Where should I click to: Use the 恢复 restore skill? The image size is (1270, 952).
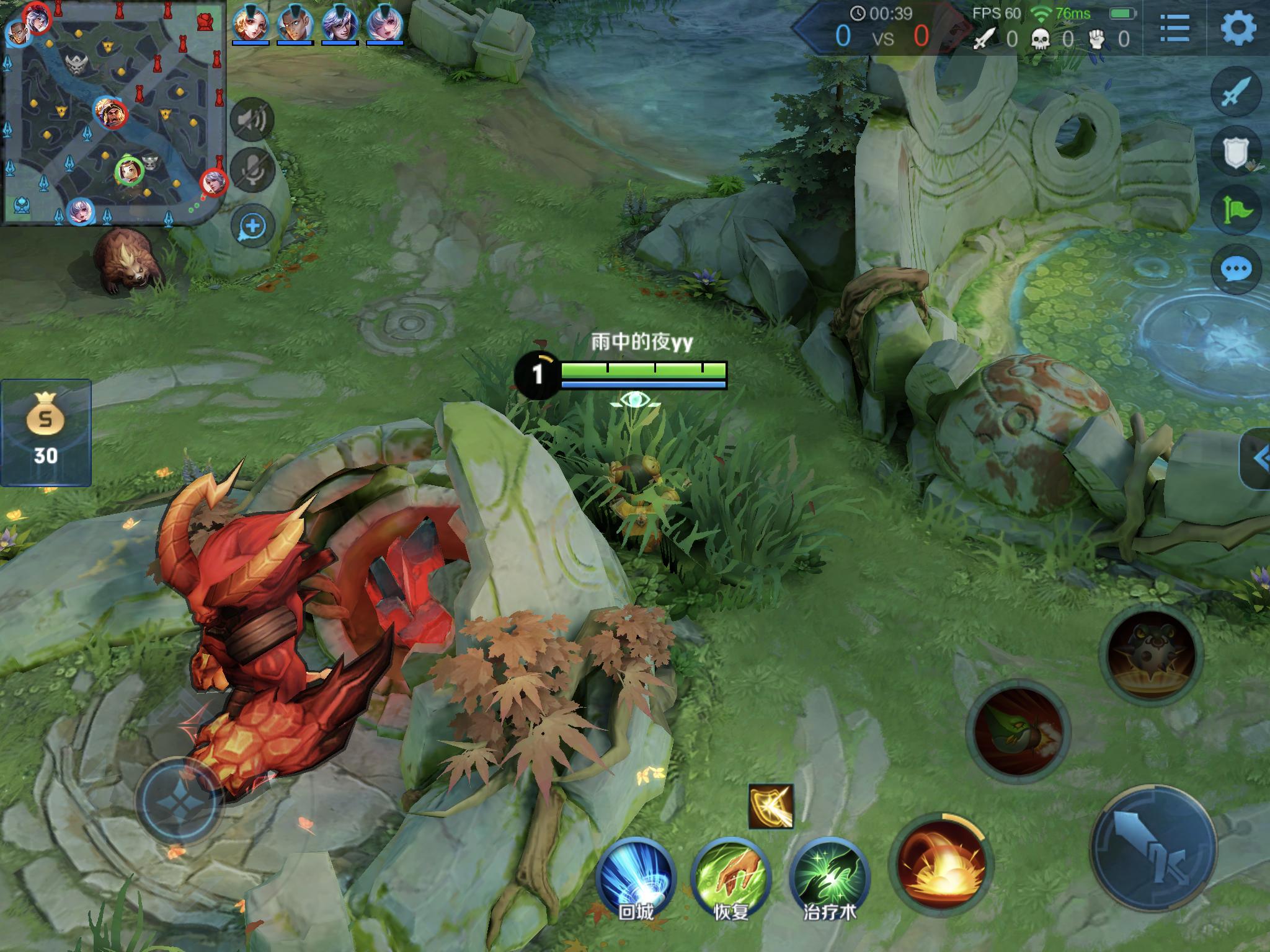(730, 875)
